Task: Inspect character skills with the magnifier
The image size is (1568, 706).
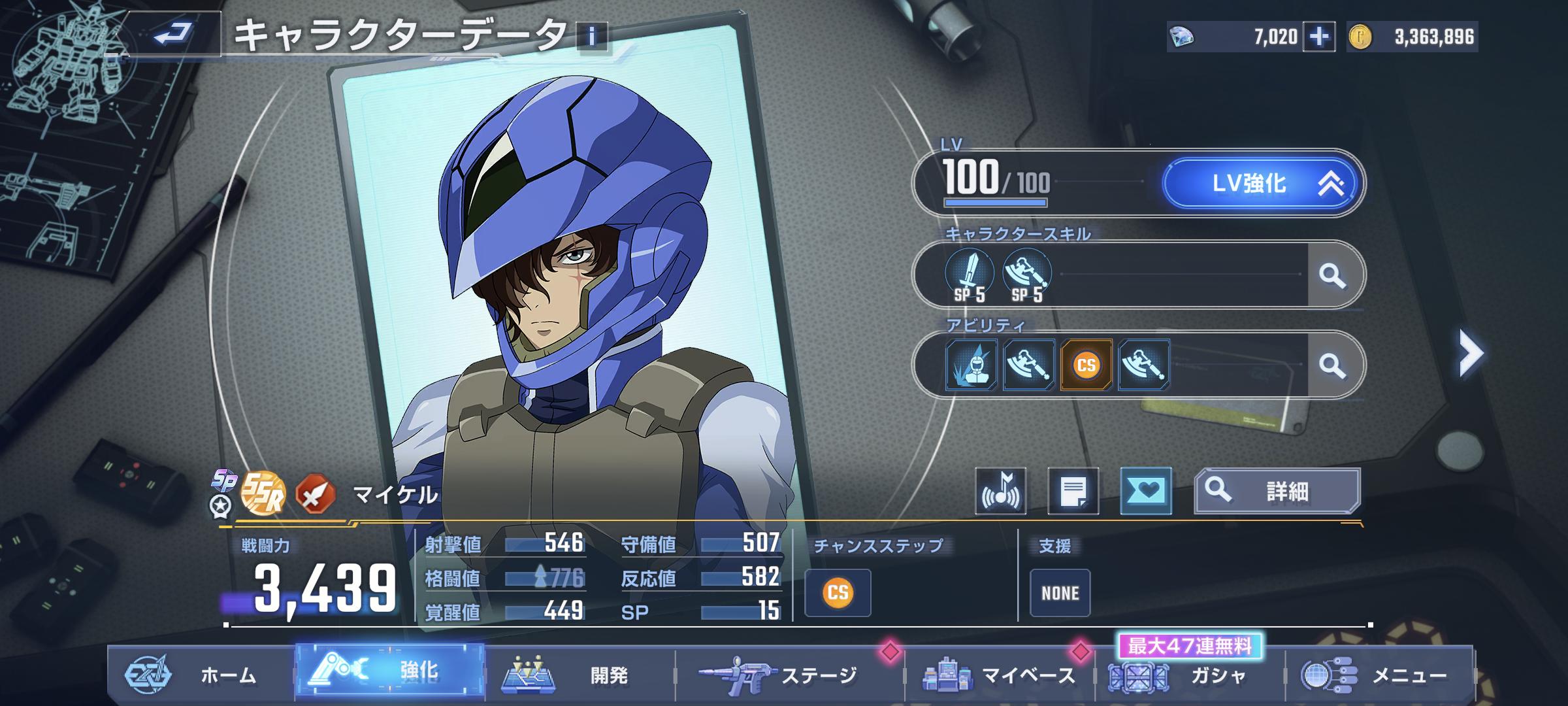Action: (1332, 275)
